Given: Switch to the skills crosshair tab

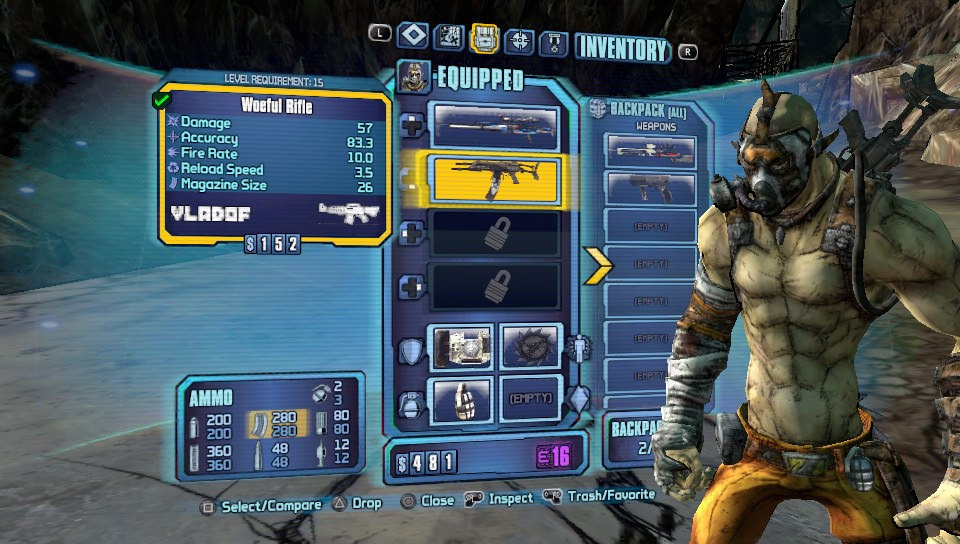Looking at the screenshot, I should click(x=519, y=40).
